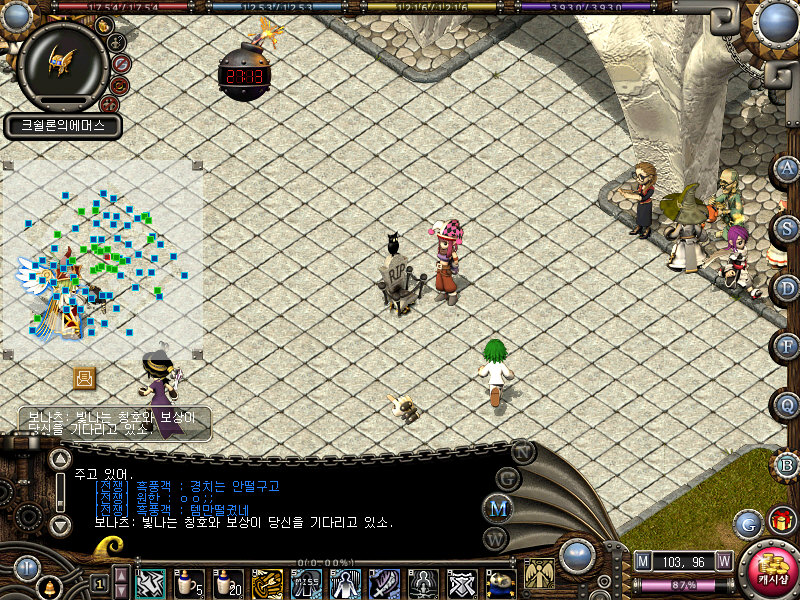
Task: Open the round G button beside gift
Action: [747, 523]
